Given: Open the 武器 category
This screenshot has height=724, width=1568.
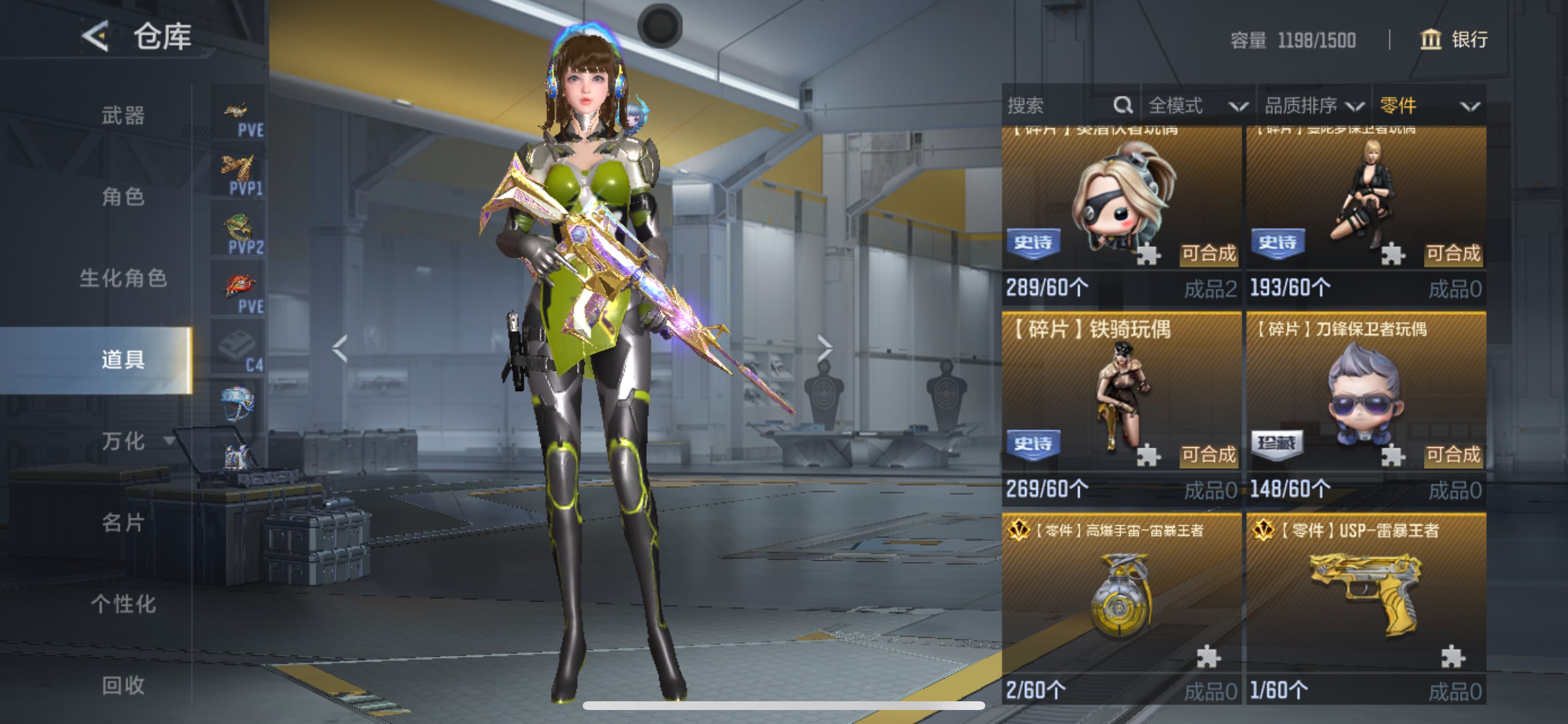Looking at the screenshot, I should [123, 115].
